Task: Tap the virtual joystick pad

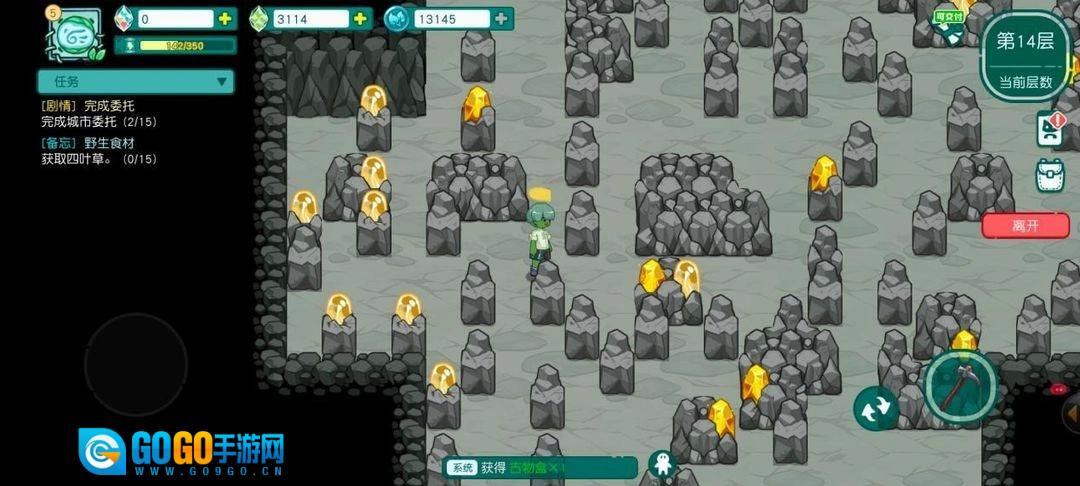Action: click(136, 365)
